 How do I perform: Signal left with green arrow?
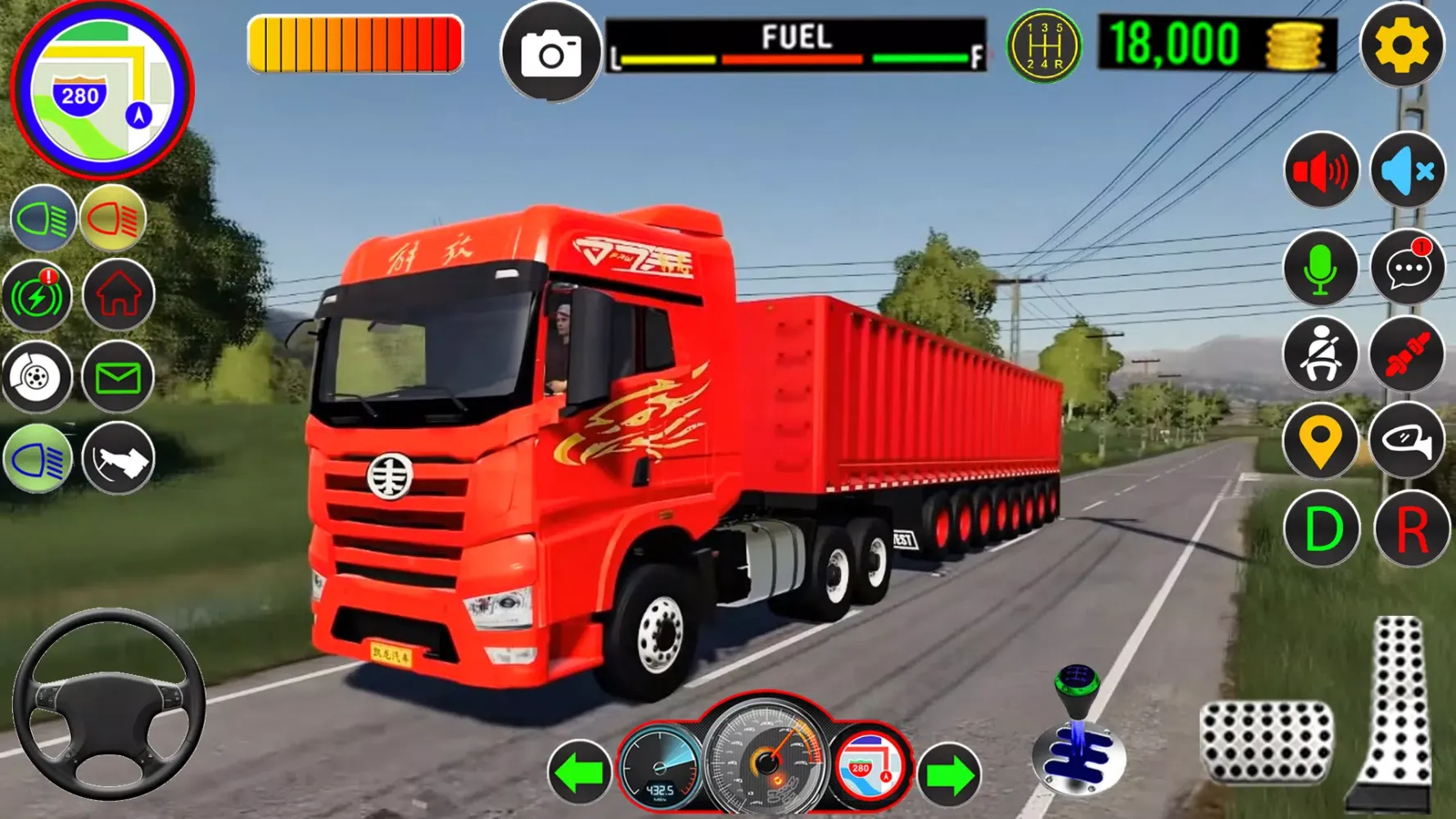(x=579, y=773)
